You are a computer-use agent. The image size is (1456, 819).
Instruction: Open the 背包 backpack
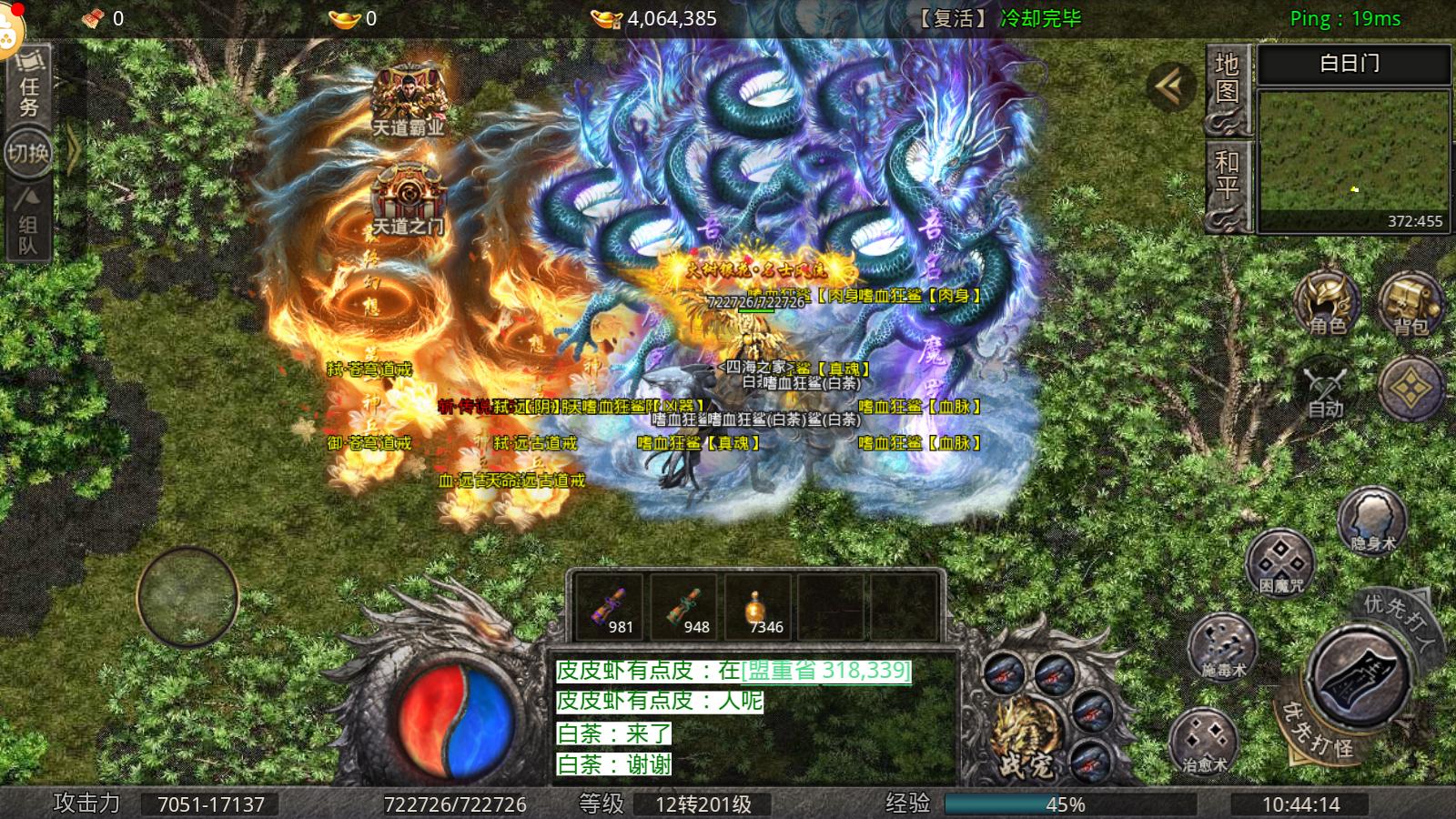pos(1410,305)
